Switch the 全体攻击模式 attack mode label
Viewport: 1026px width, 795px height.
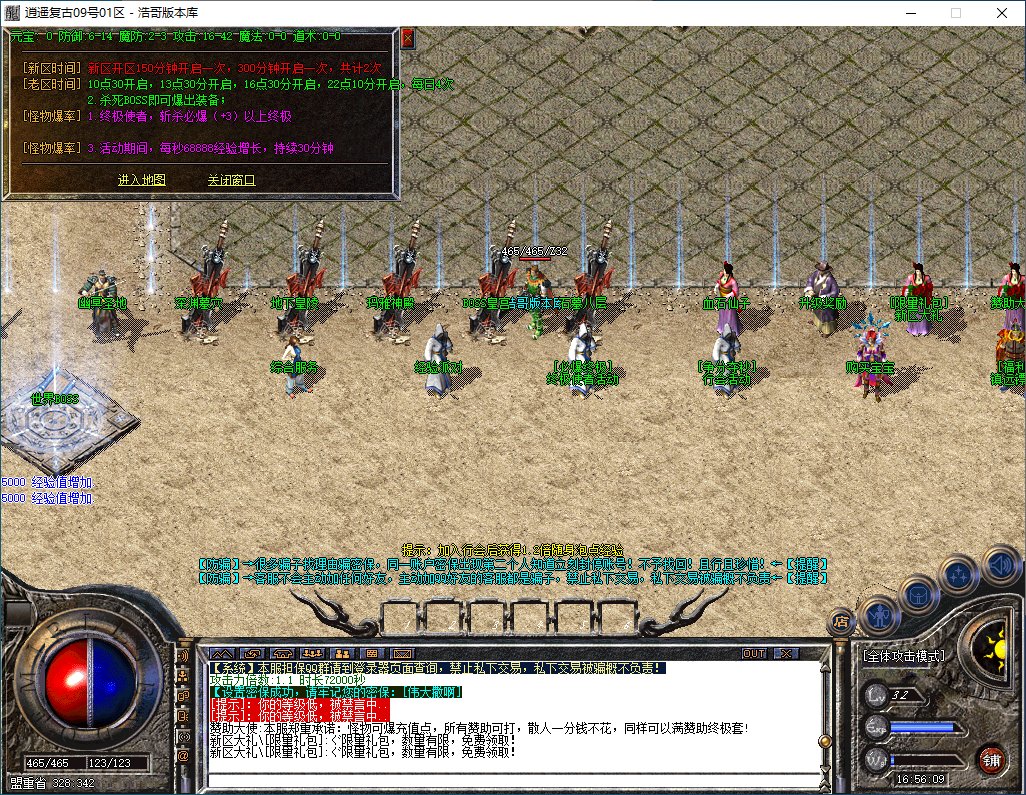point(903,657)
